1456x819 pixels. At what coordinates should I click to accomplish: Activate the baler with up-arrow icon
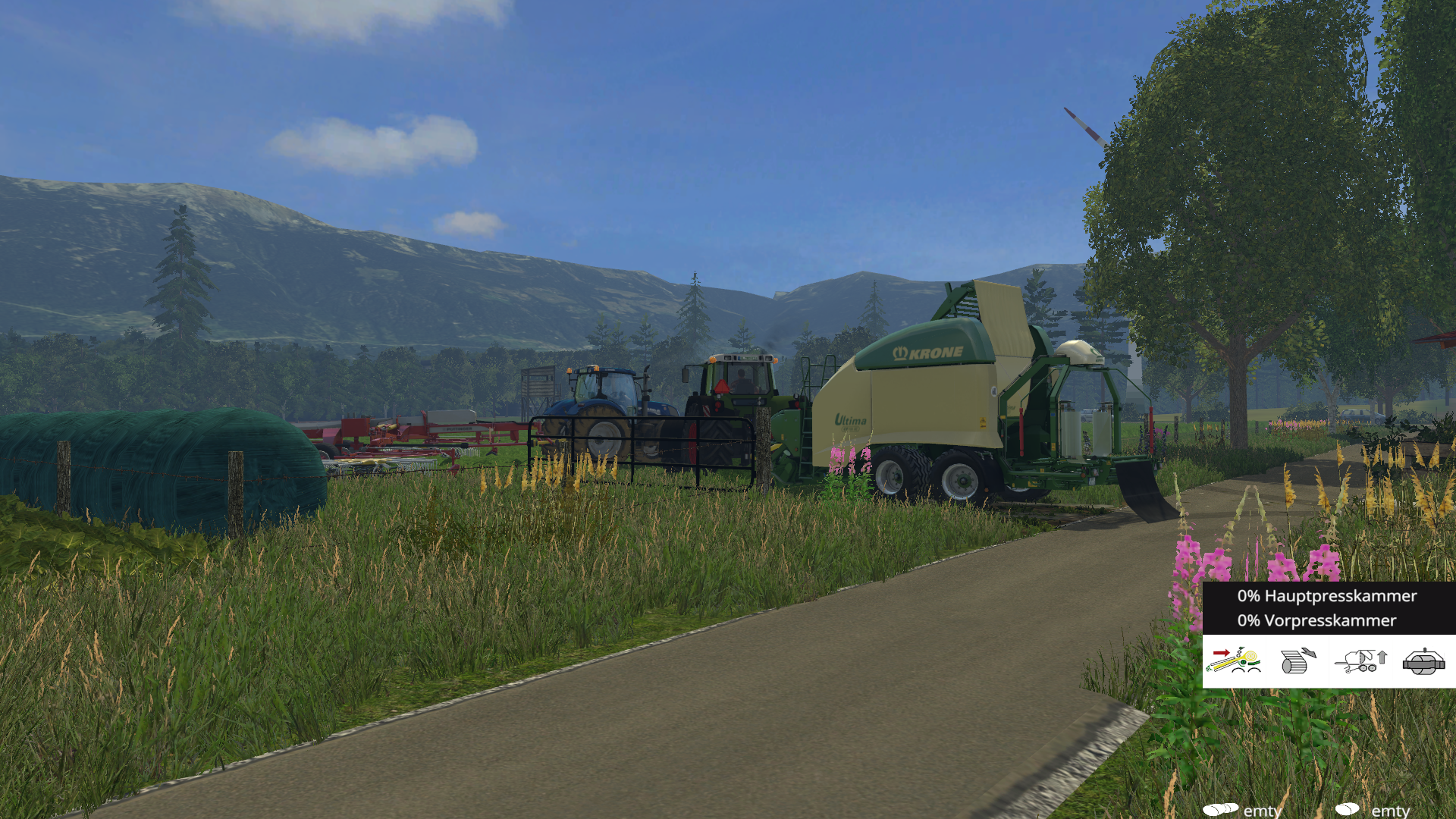click(1361, 661)
